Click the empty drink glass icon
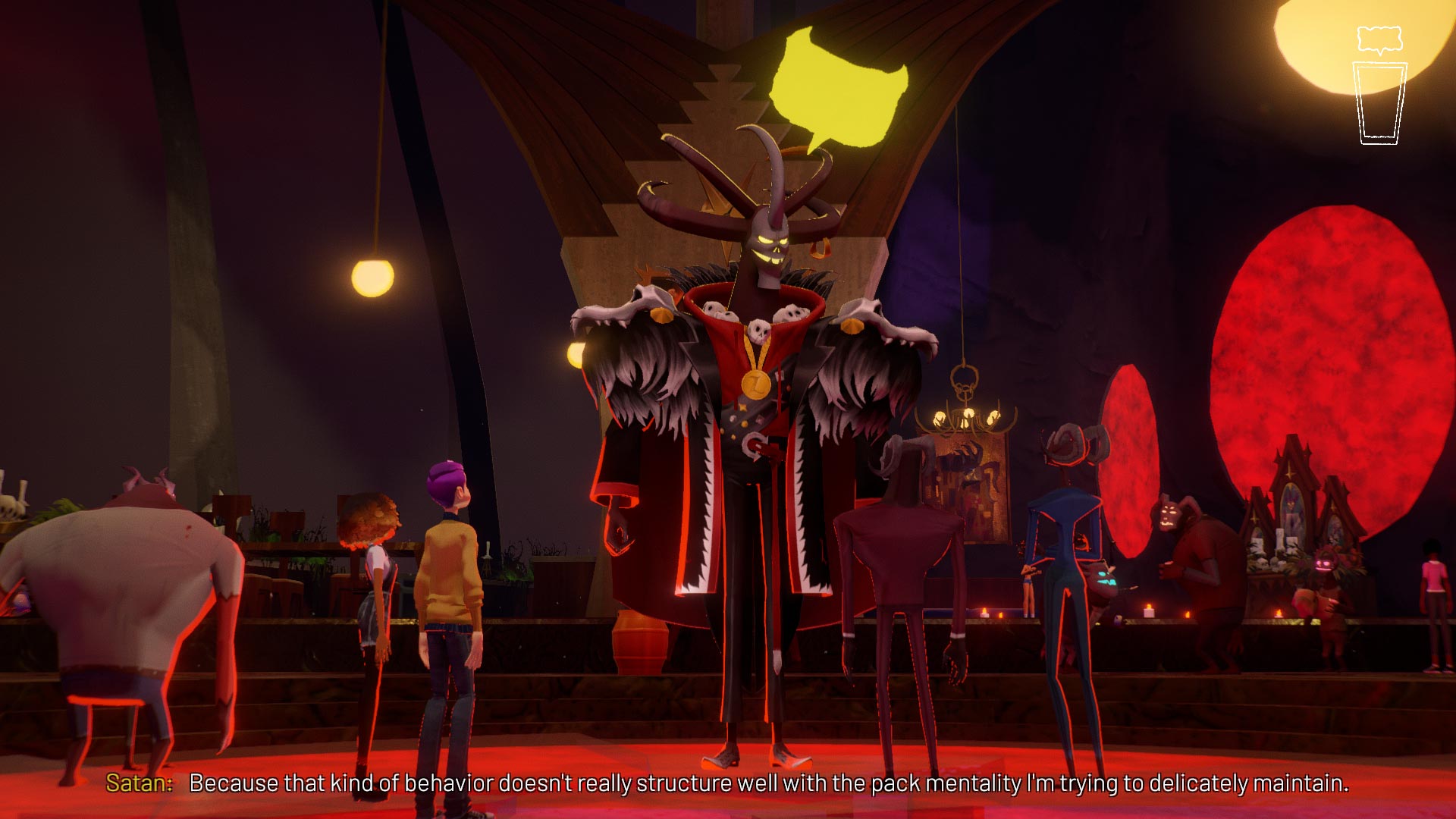 click(1379, 104)
